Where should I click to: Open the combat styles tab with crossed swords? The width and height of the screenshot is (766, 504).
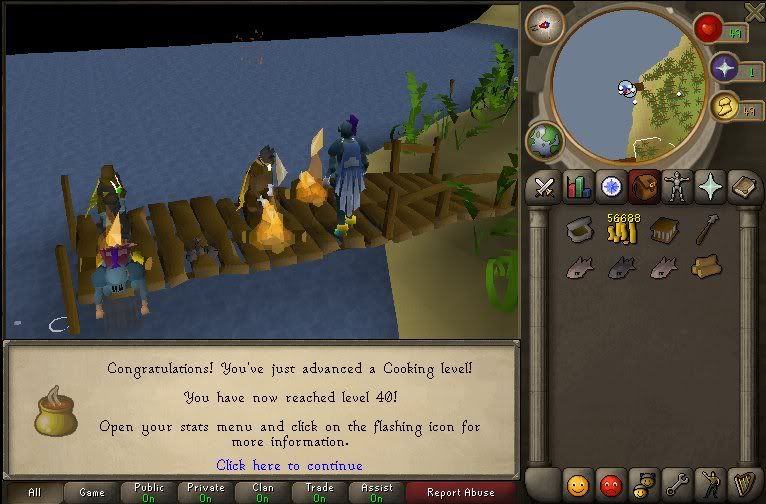(545, 187)
